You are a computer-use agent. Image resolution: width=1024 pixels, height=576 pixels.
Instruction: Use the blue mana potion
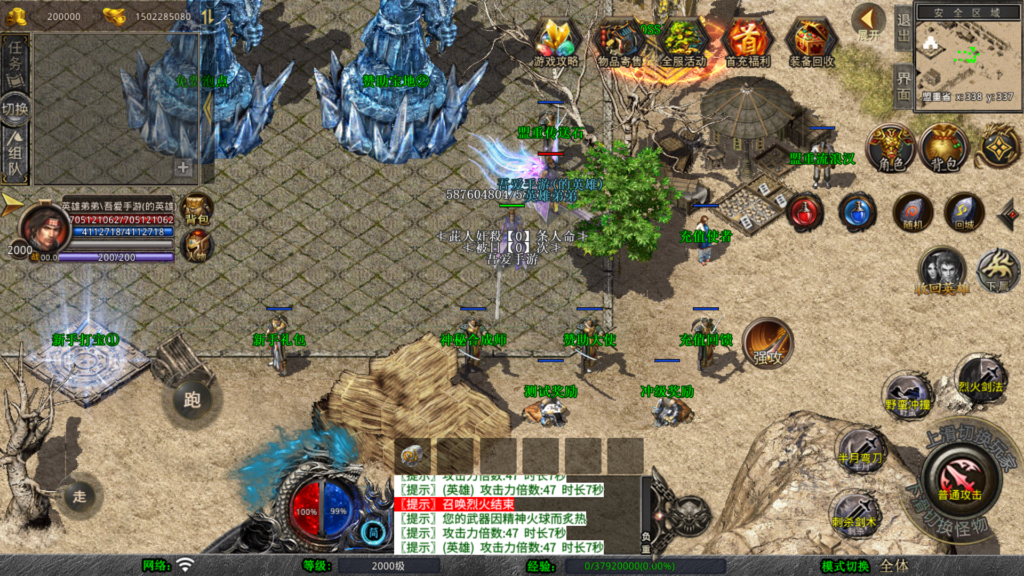tap(857, 211)
